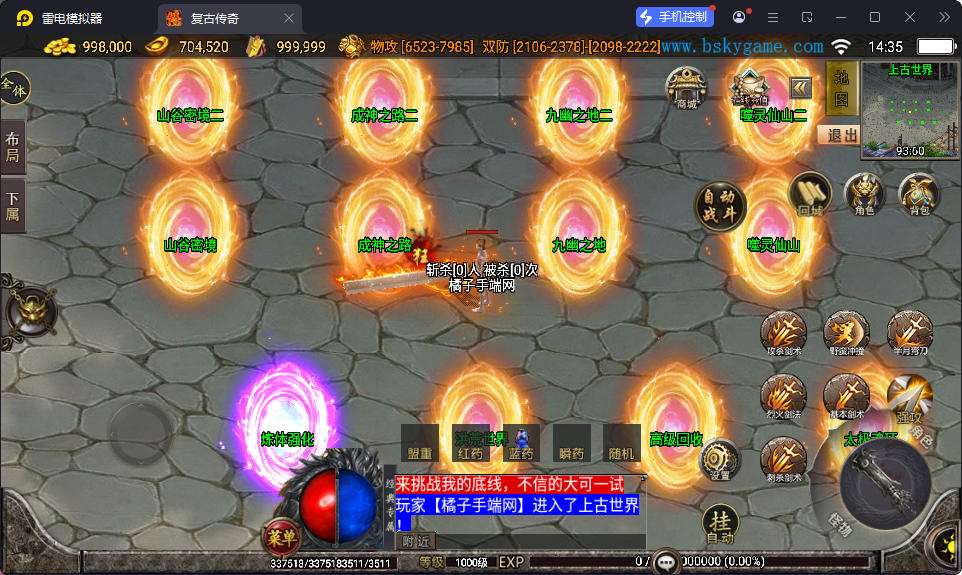This screenshot has height=575, width=962.
Task: Toggle the 挂 自动 auto-hang button
Action: pyautogui.click(x=720, y=523)
